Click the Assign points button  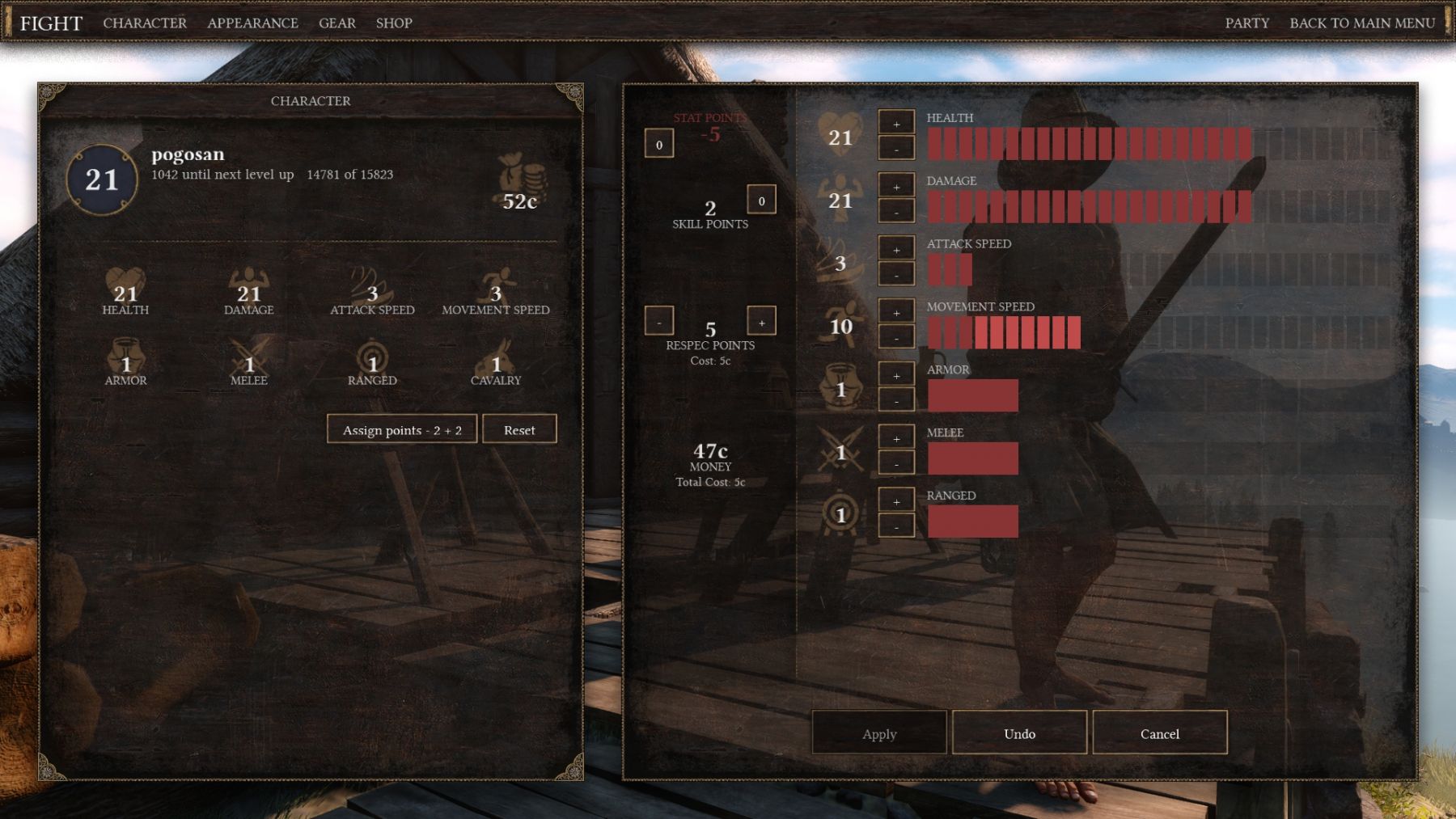pyautogui.click(x=402, y=429)
